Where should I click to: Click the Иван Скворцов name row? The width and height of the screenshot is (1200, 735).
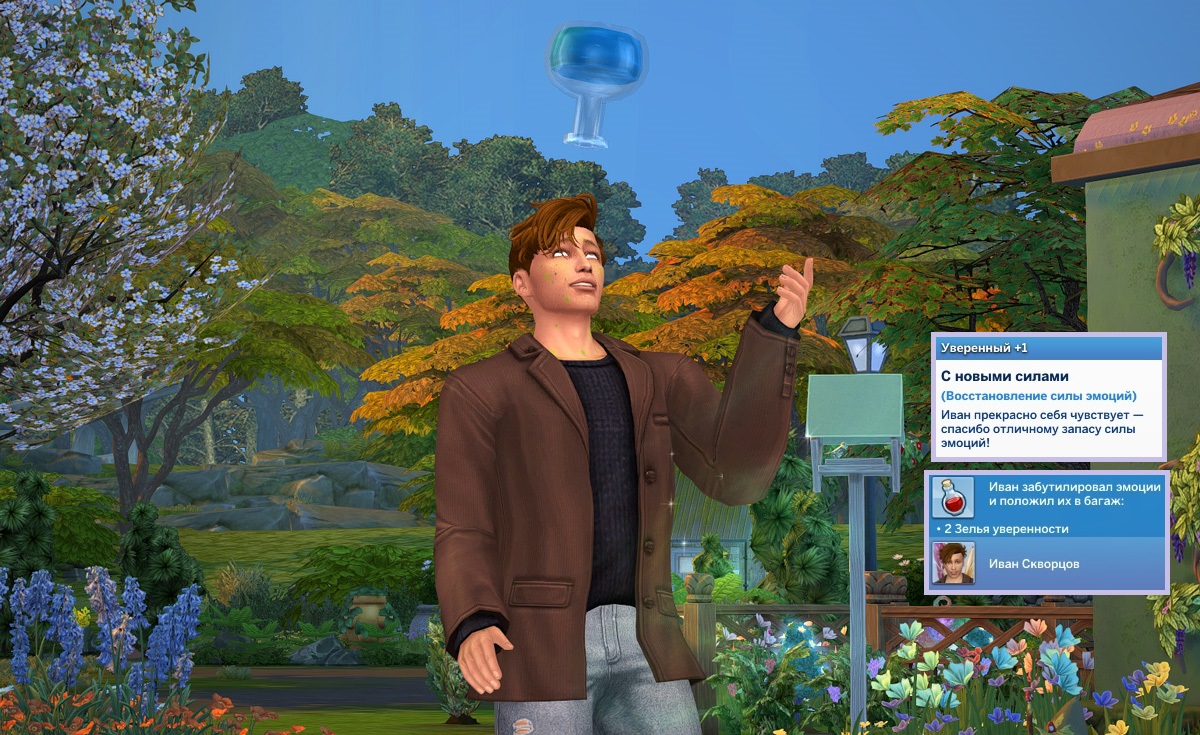(1034, 564)
